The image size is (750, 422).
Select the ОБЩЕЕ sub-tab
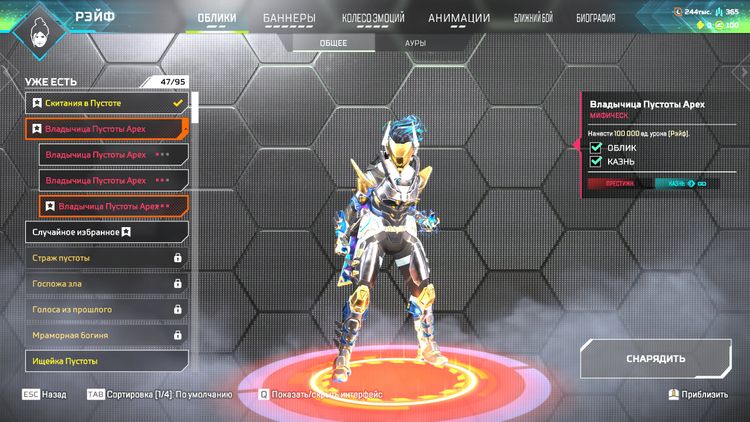coord(333,44)
